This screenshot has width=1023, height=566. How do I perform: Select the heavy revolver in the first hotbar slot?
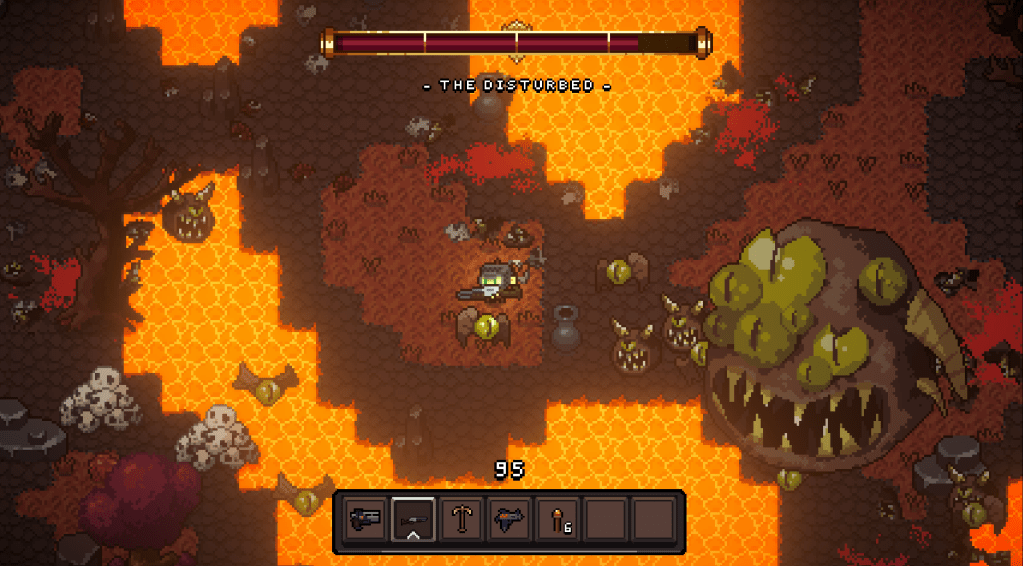point(364,520)
